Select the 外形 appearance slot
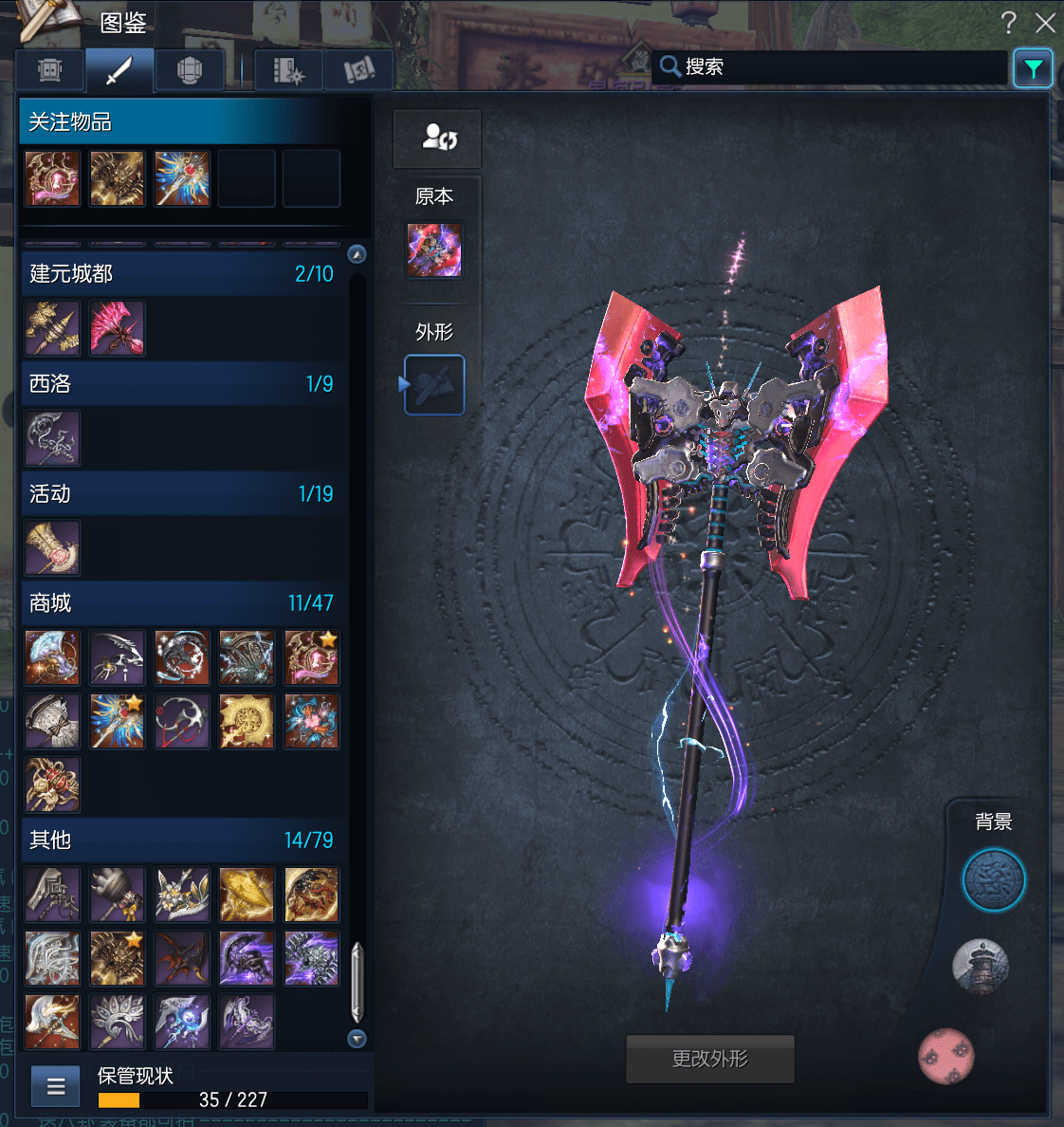1064x1127 pixels. pyautogui.click(x=434, y=385)
